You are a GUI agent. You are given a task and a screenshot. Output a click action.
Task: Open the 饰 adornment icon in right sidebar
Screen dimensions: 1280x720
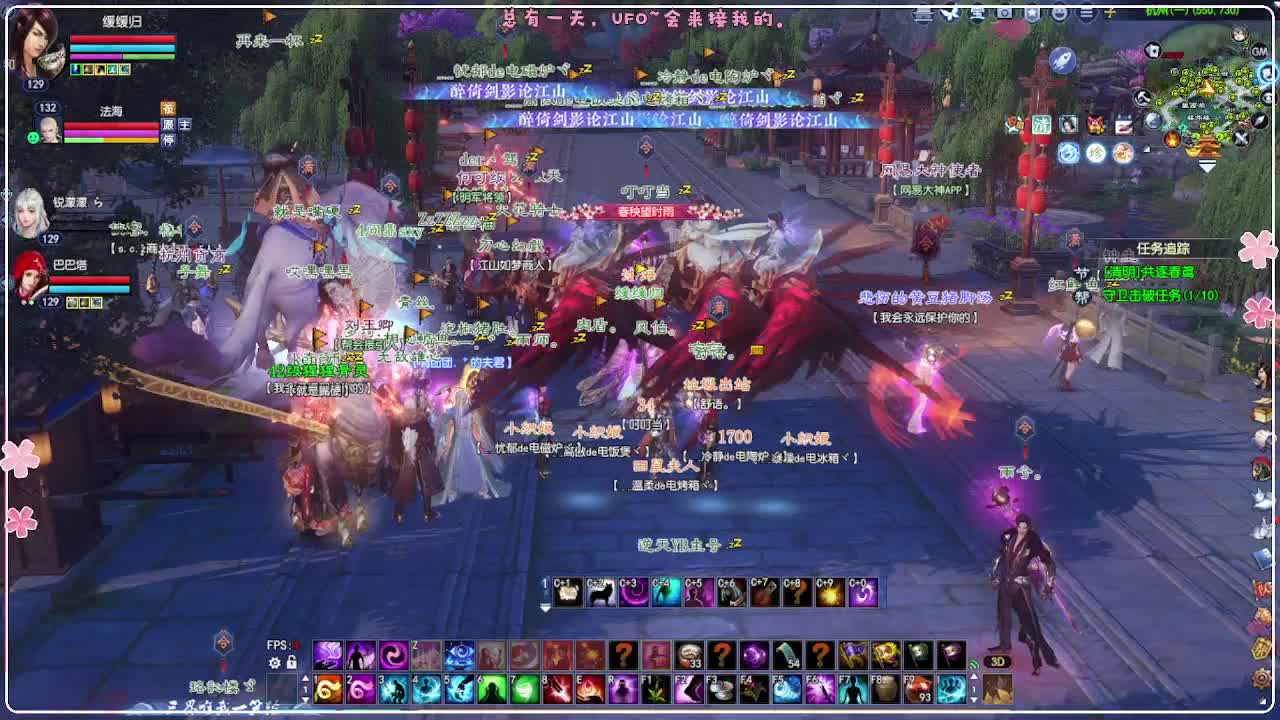coord(1124,152)
